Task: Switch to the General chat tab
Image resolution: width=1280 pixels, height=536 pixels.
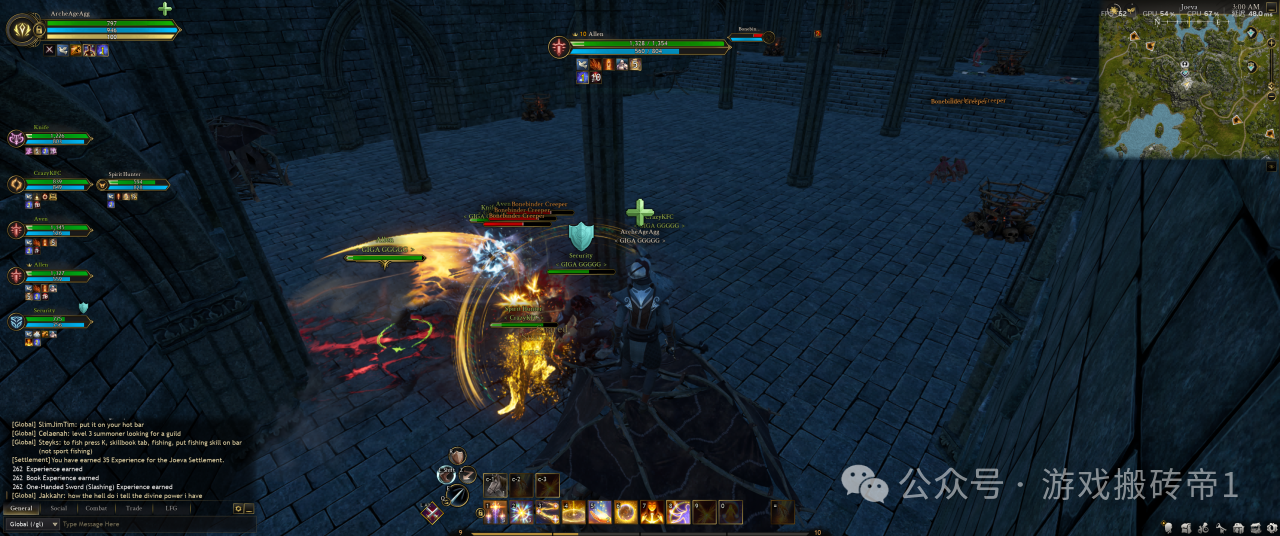Action: click(21, 508)
